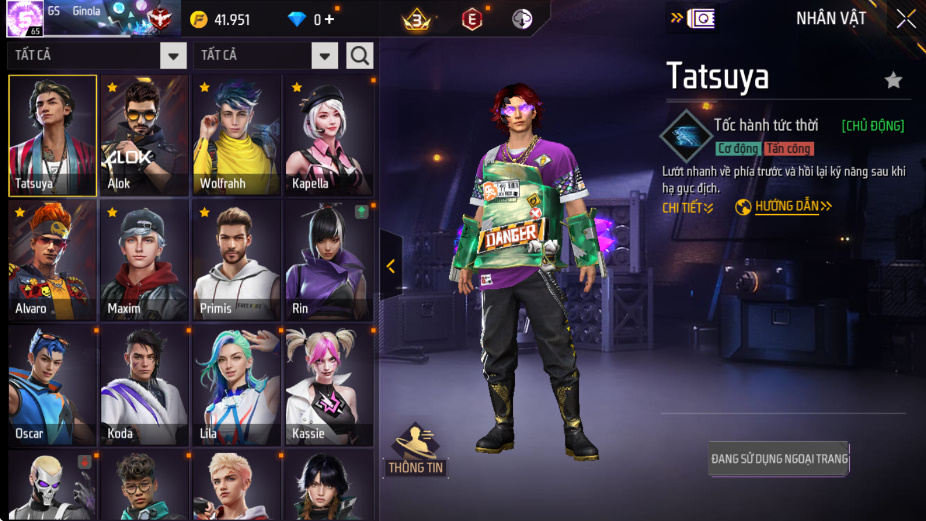Close the character screen with the X
The height and width of the screenshot is (521, 926).
pyautogui.click(x=906, y=19)
